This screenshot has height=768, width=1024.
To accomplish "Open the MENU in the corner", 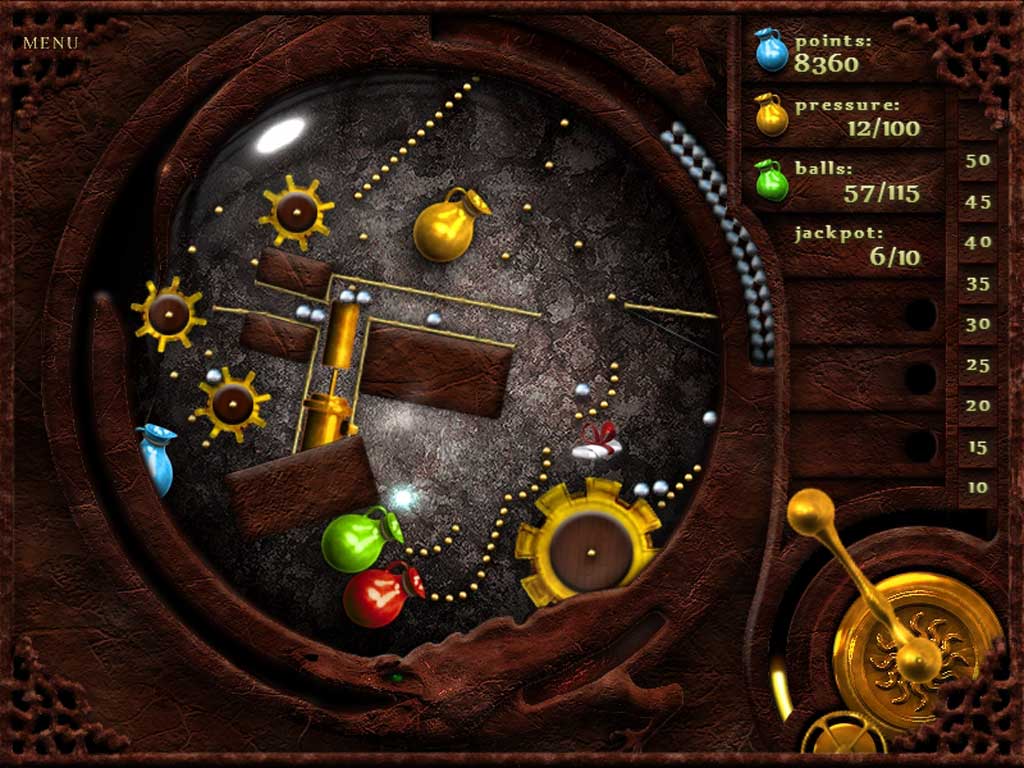I will (50, 43).
